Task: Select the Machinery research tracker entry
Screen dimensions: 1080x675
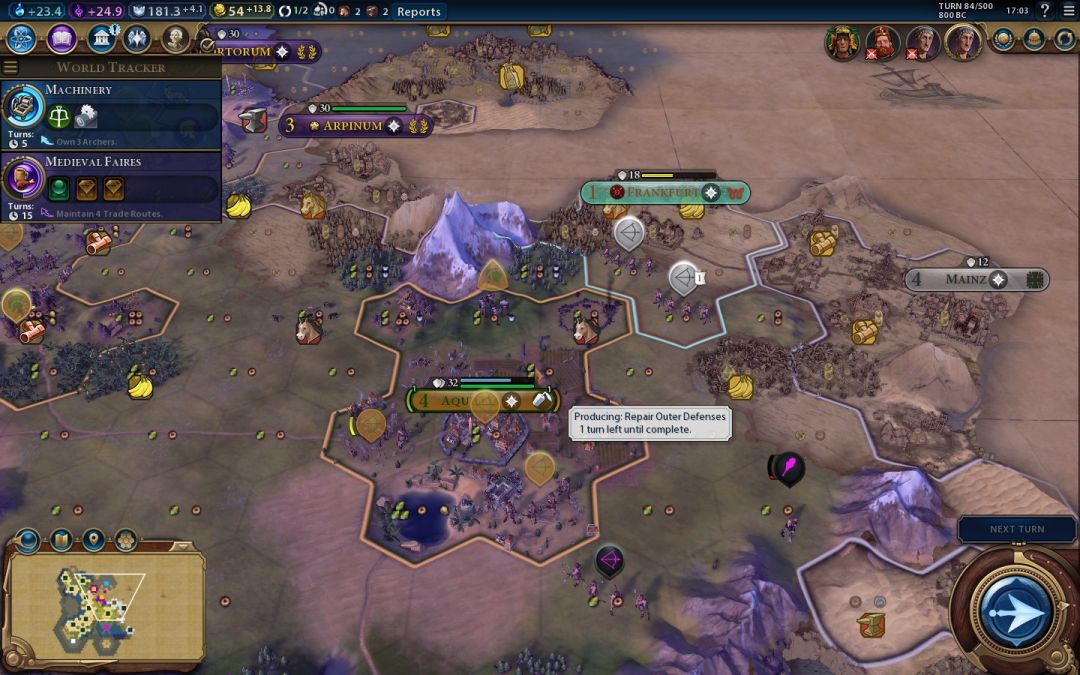Action: (x=110, y=109)
